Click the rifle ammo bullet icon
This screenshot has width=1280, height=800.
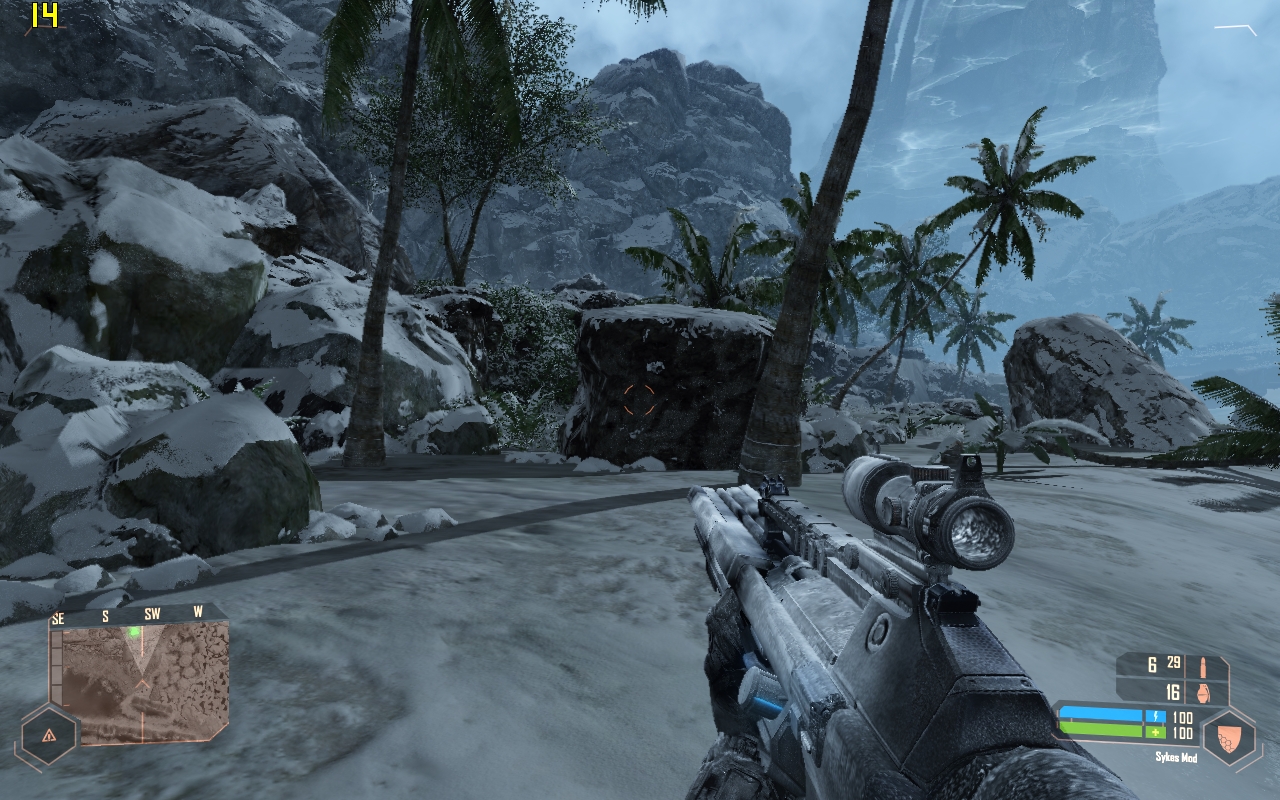tap(1203, 668)
